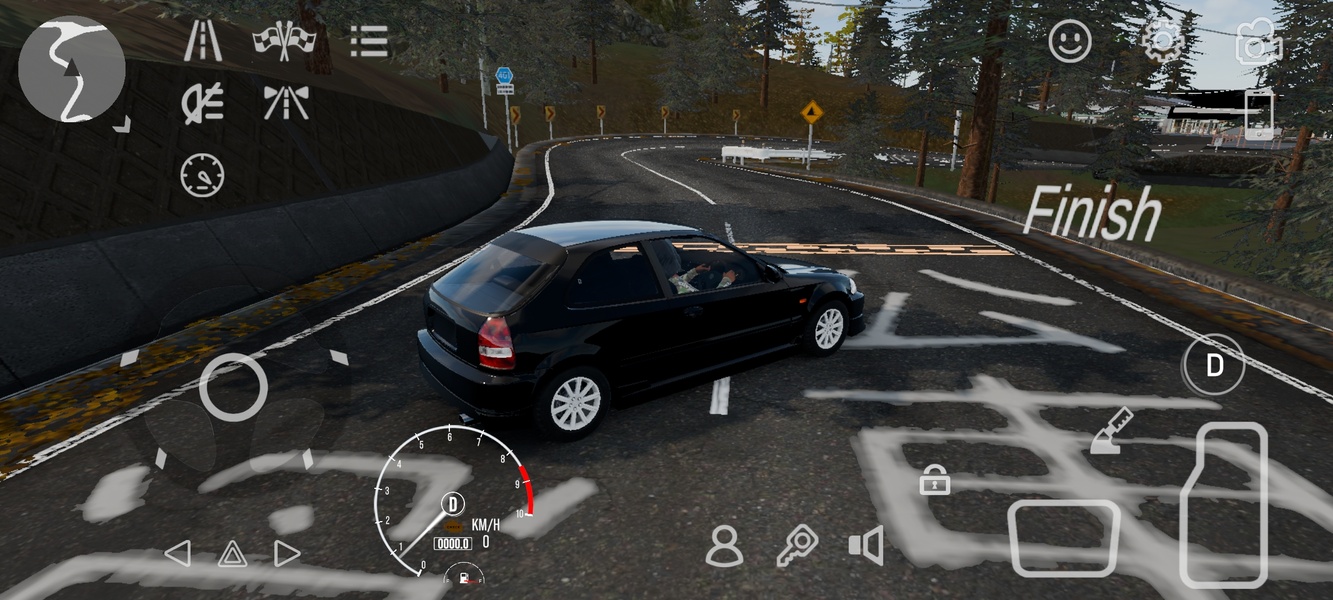Tap the brake pedal
The width and height of the screenshot is (1333, 600).
1063,539
